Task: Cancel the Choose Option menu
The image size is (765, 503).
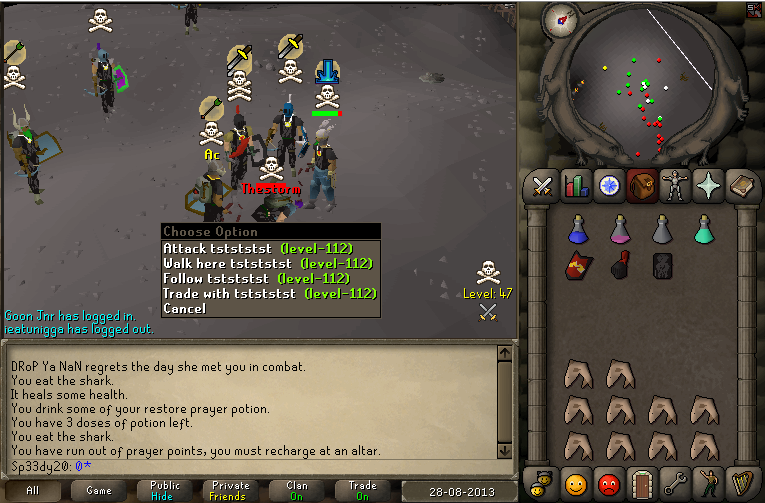Action: (185, 308)
